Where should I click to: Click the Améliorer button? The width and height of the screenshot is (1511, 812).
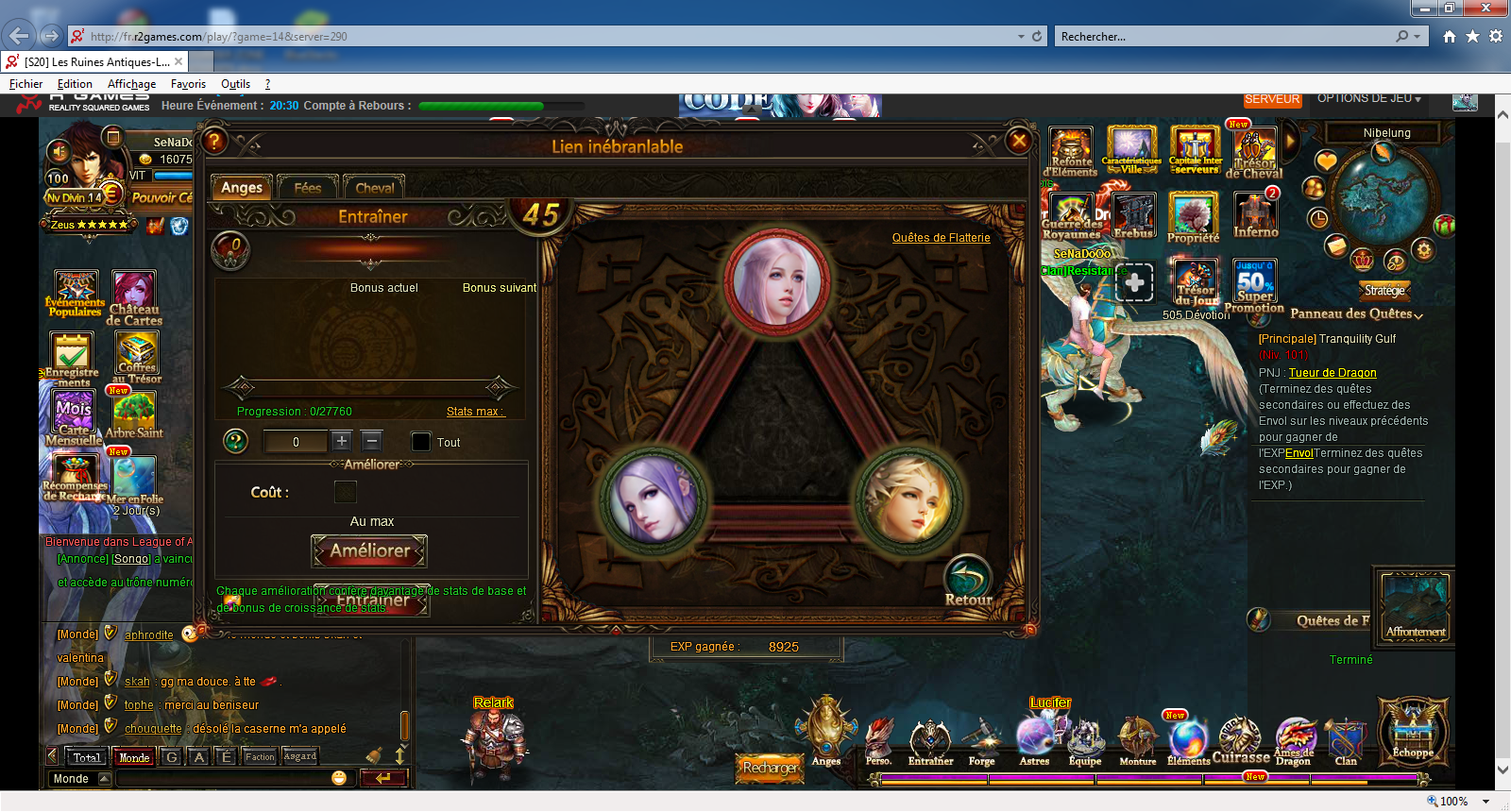[369, 550]
